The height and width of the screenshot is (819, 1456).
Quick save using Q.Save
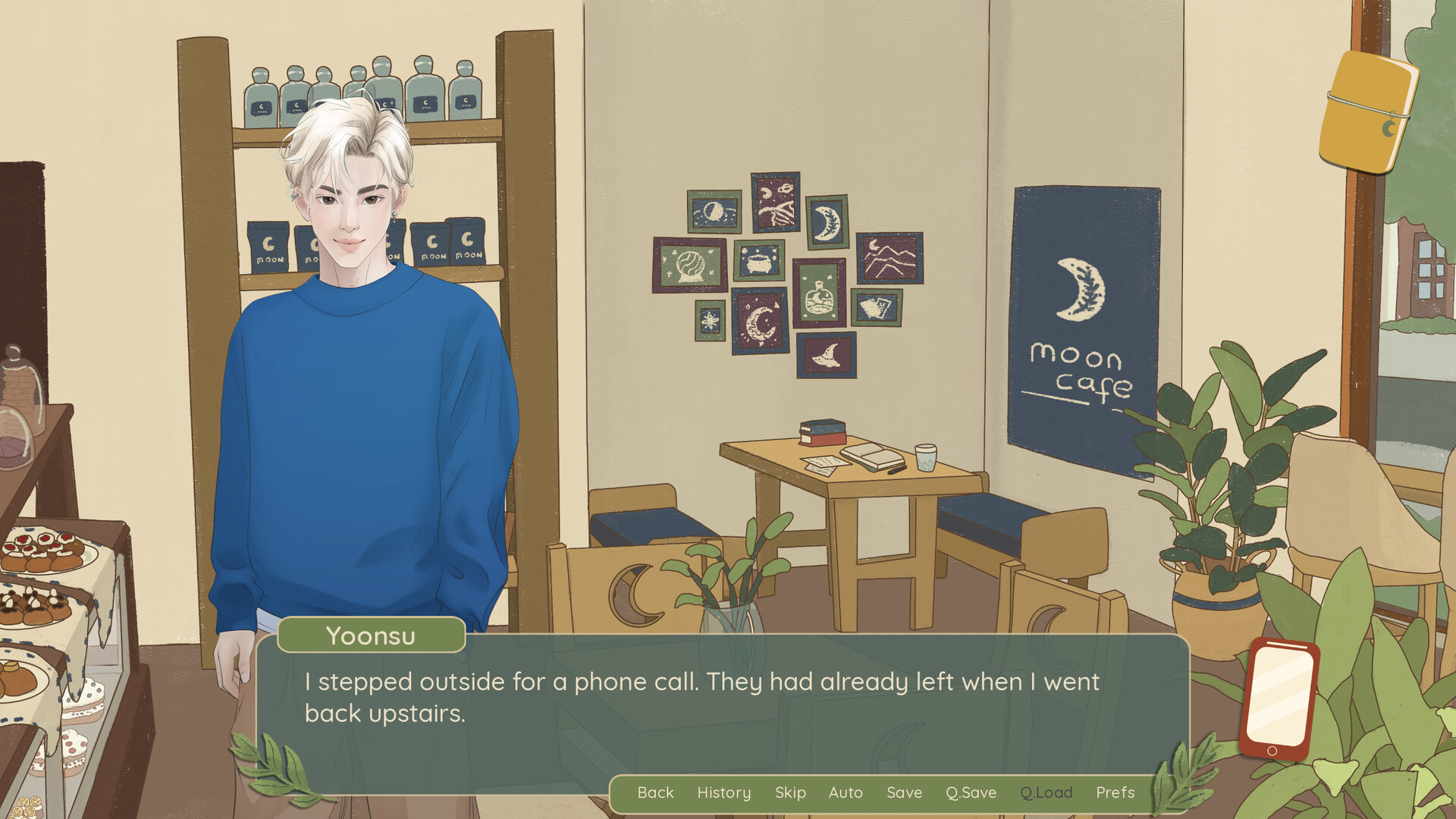(x=971, y=792)
